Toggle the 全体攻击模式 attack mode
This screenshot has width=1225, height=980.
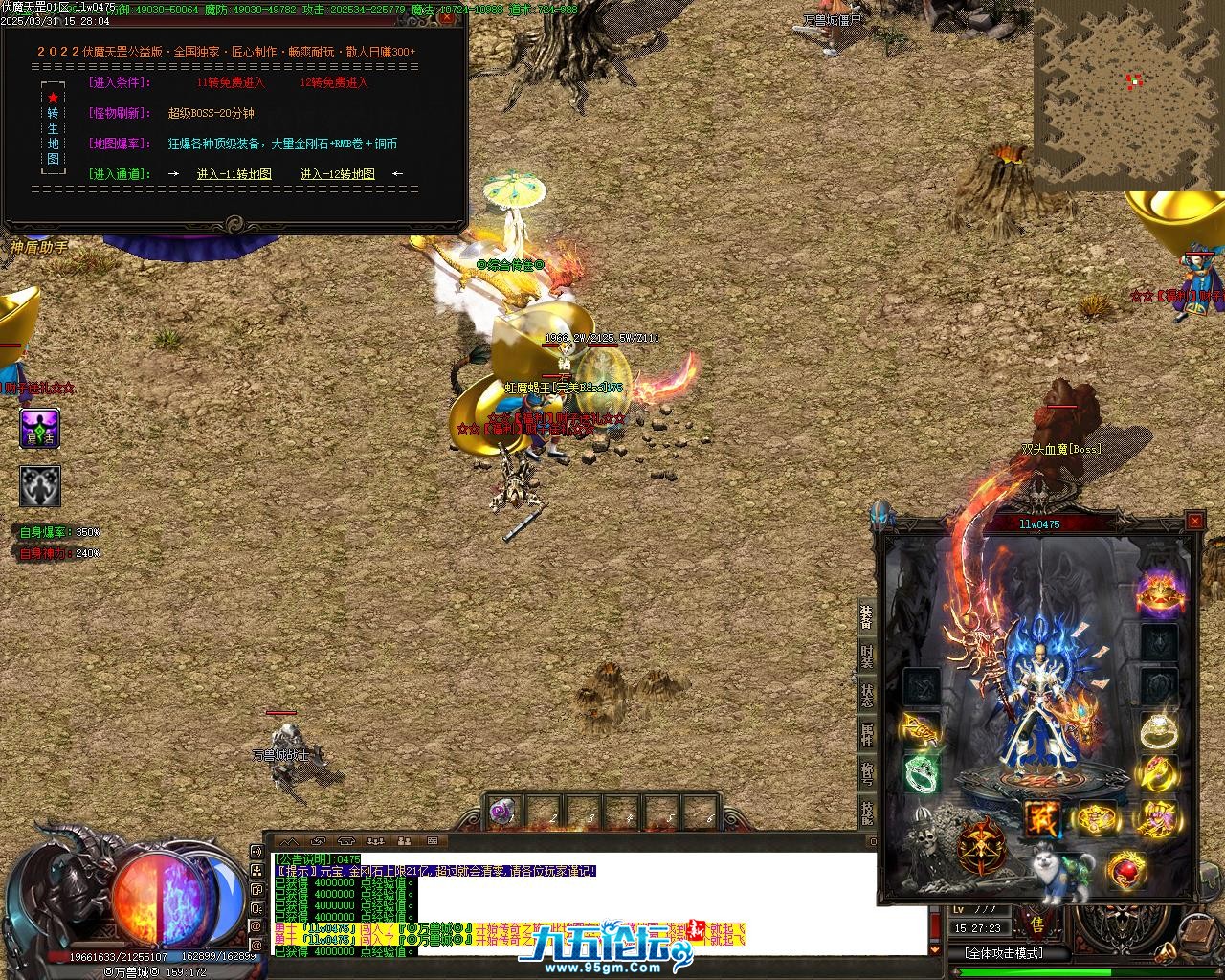point(1003,953)
